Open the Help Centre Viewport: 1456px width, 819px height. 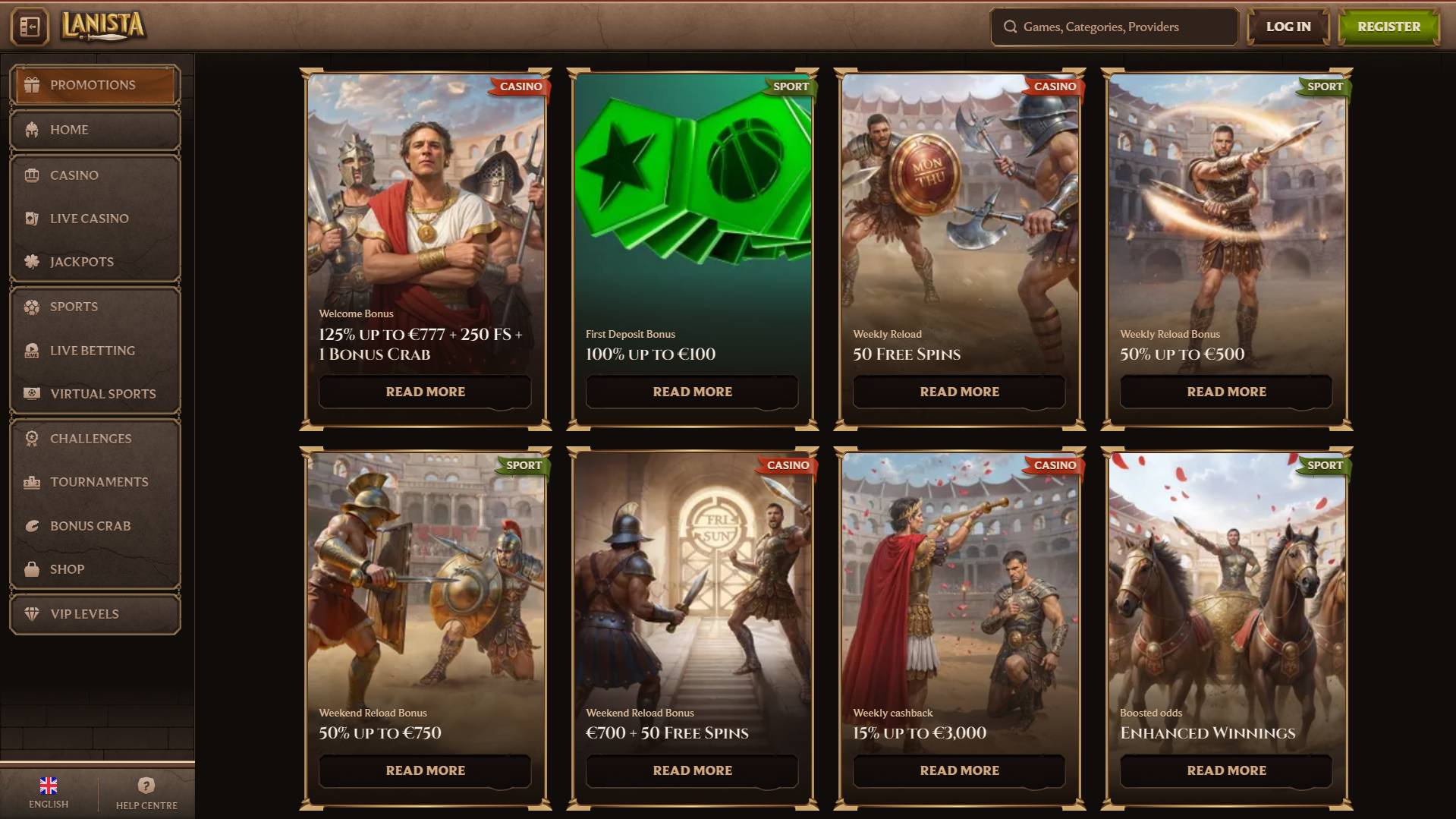click(x=146, y=792)
